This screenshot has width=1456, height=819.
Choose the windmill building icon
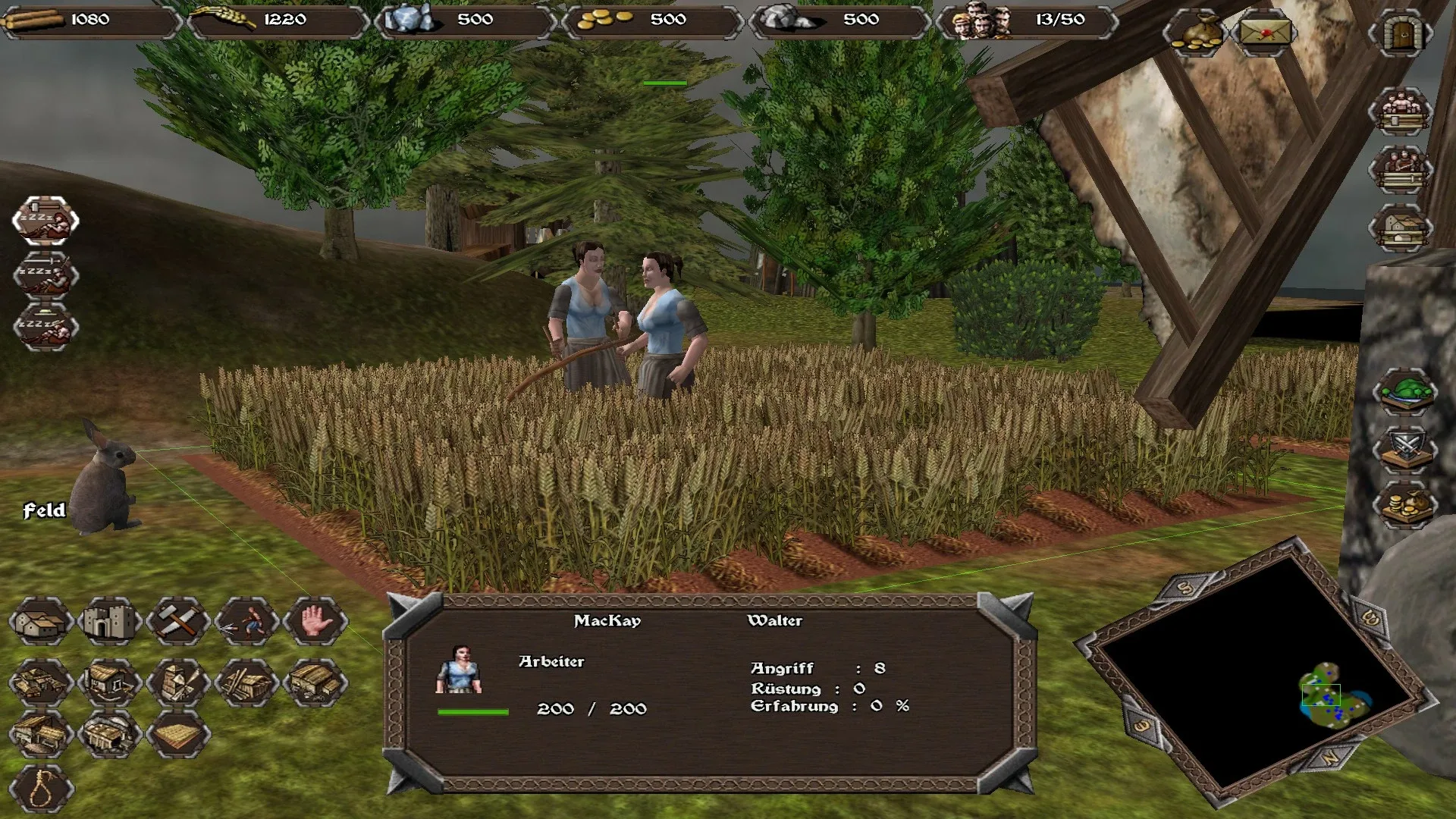pyautogui.click(x=177, y=681)
